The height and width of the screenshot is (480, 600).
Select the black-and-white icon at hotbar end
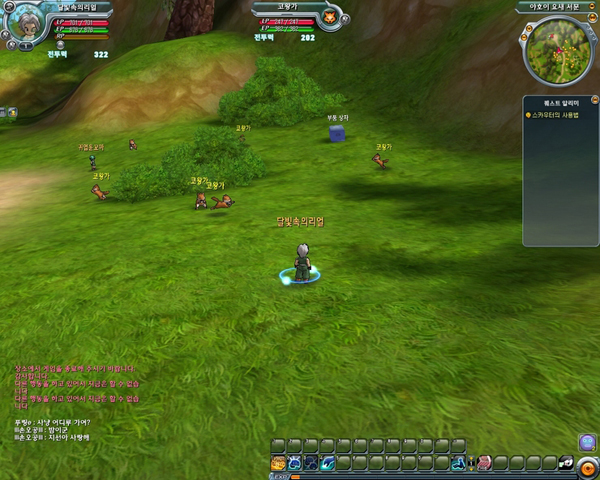(x=565, y=463)
